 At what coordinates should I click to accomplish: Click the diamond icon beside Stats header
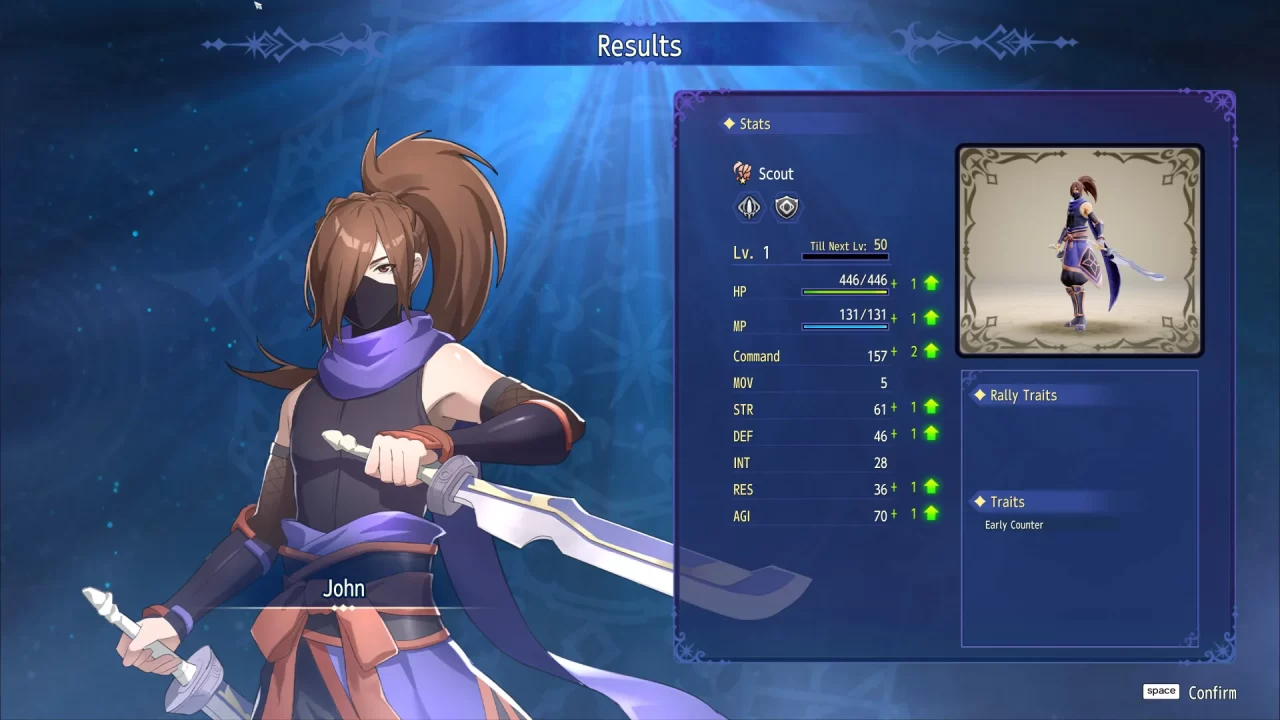[729, 123]
